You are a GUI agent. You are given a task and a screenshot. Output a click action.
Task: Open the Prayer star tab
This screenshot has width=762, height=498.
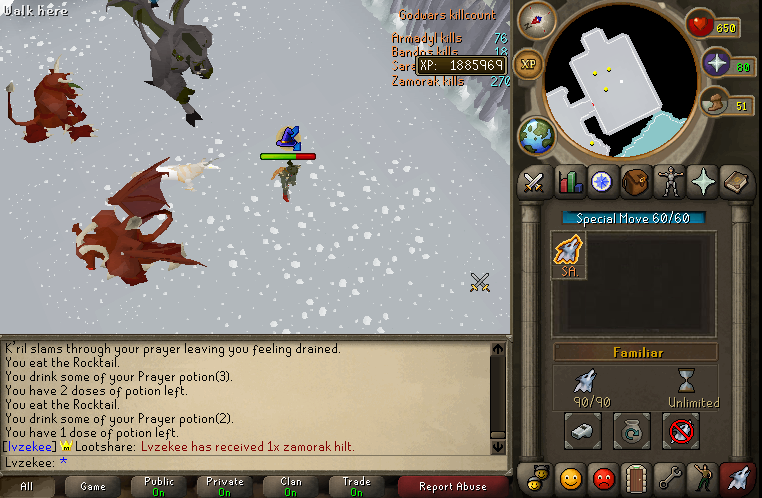point(703,182)
